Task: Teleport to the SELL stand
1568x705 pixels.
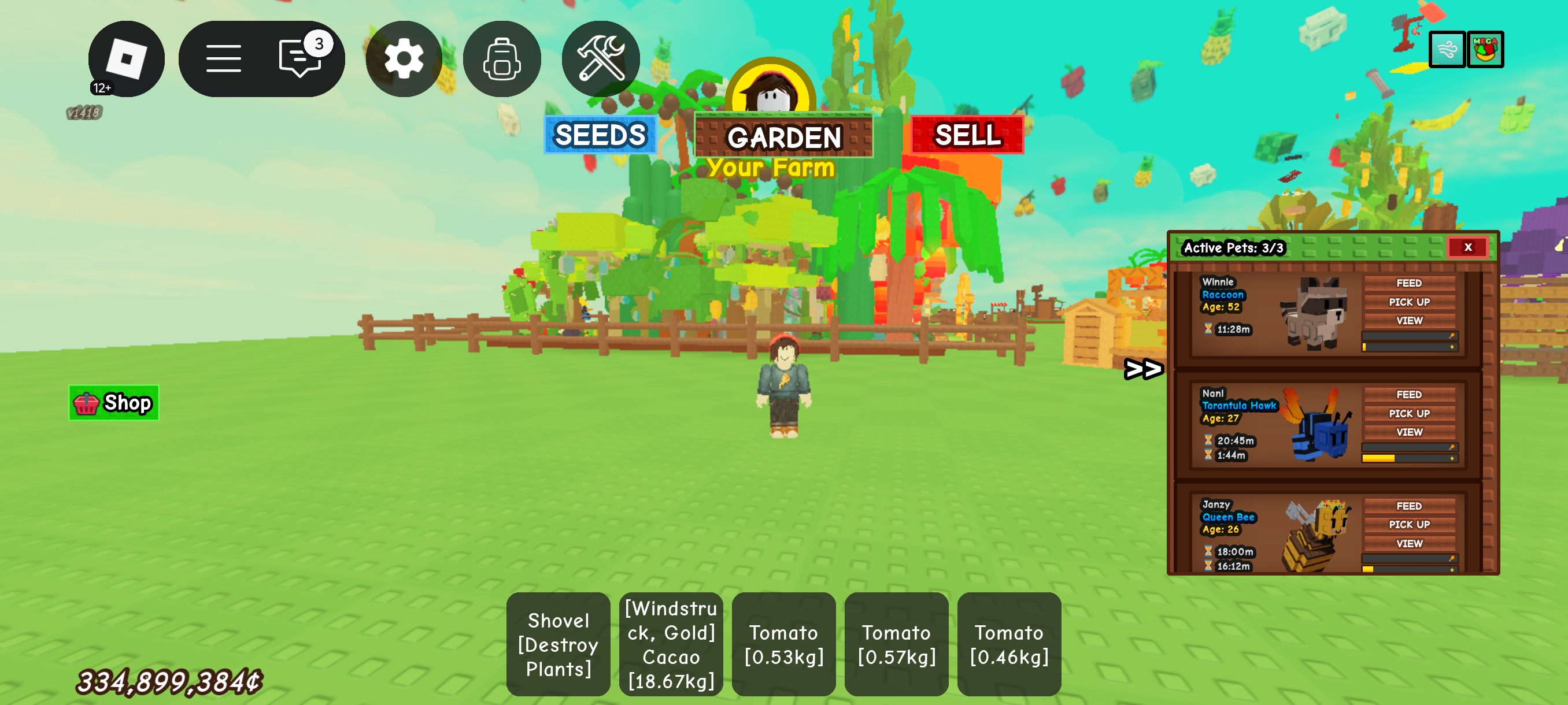Action: 967,135
